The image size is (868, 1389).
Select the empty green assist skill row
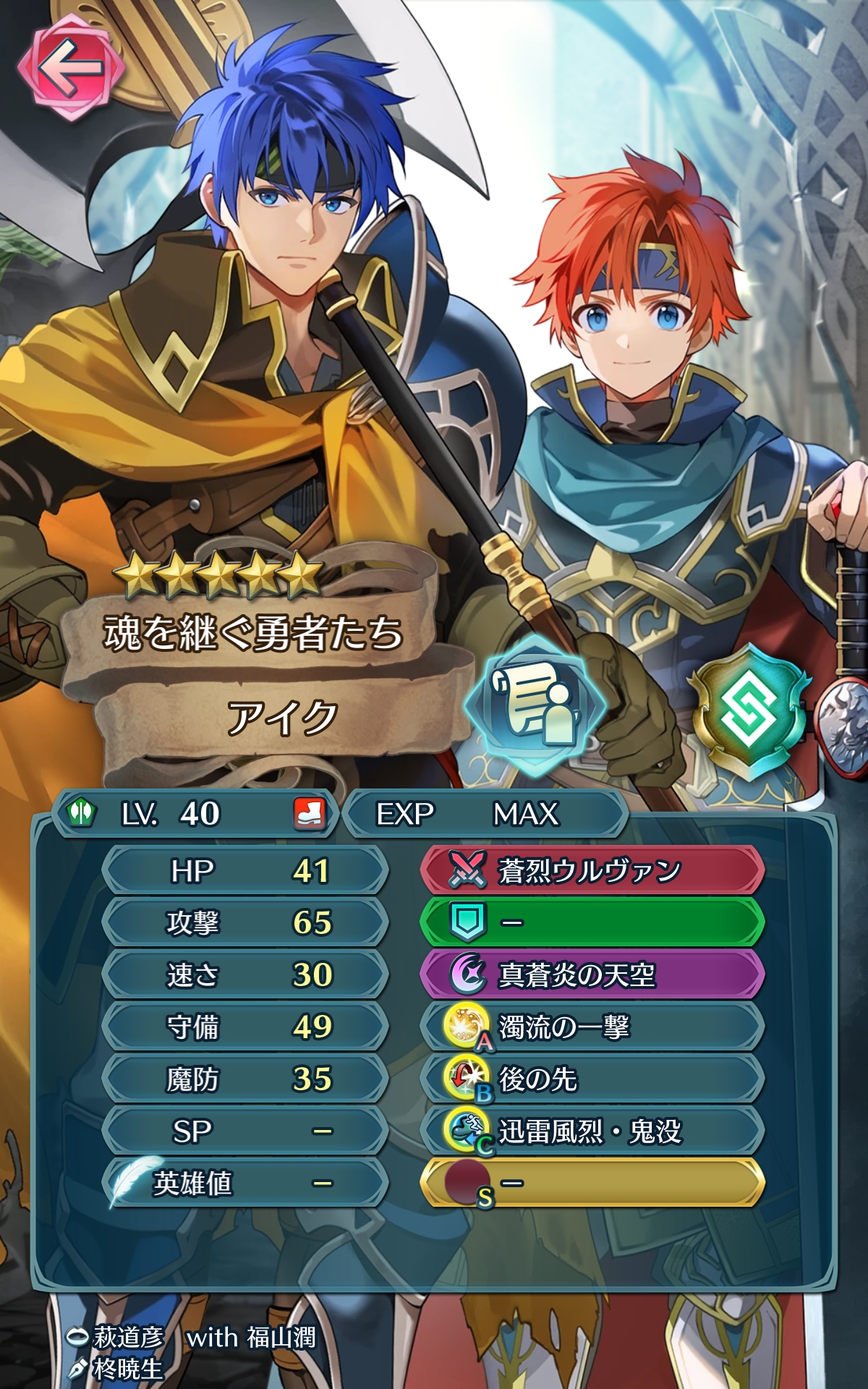592,922
